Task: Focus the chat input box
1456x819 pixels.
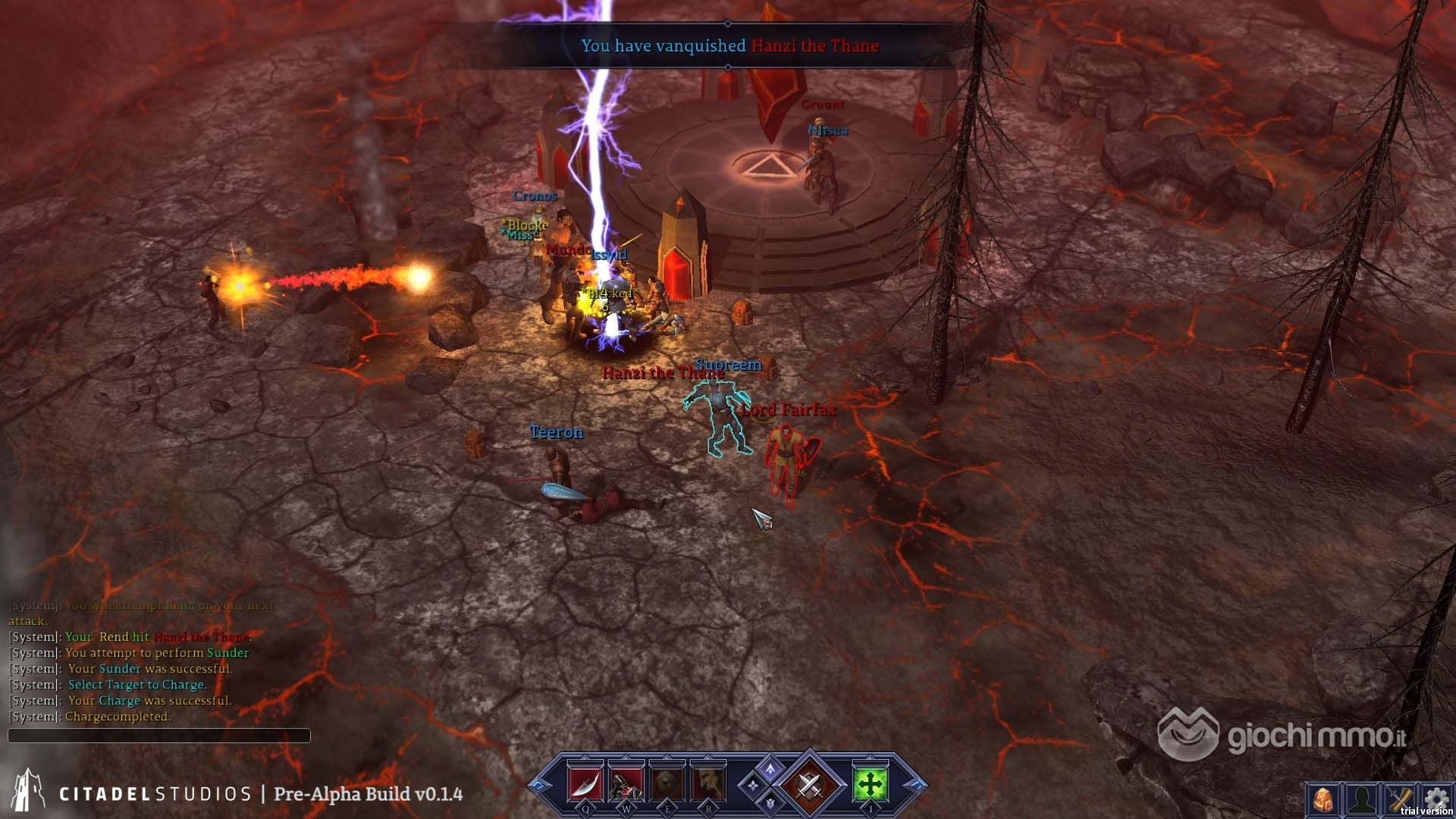Action: click(x=159, y=736)
